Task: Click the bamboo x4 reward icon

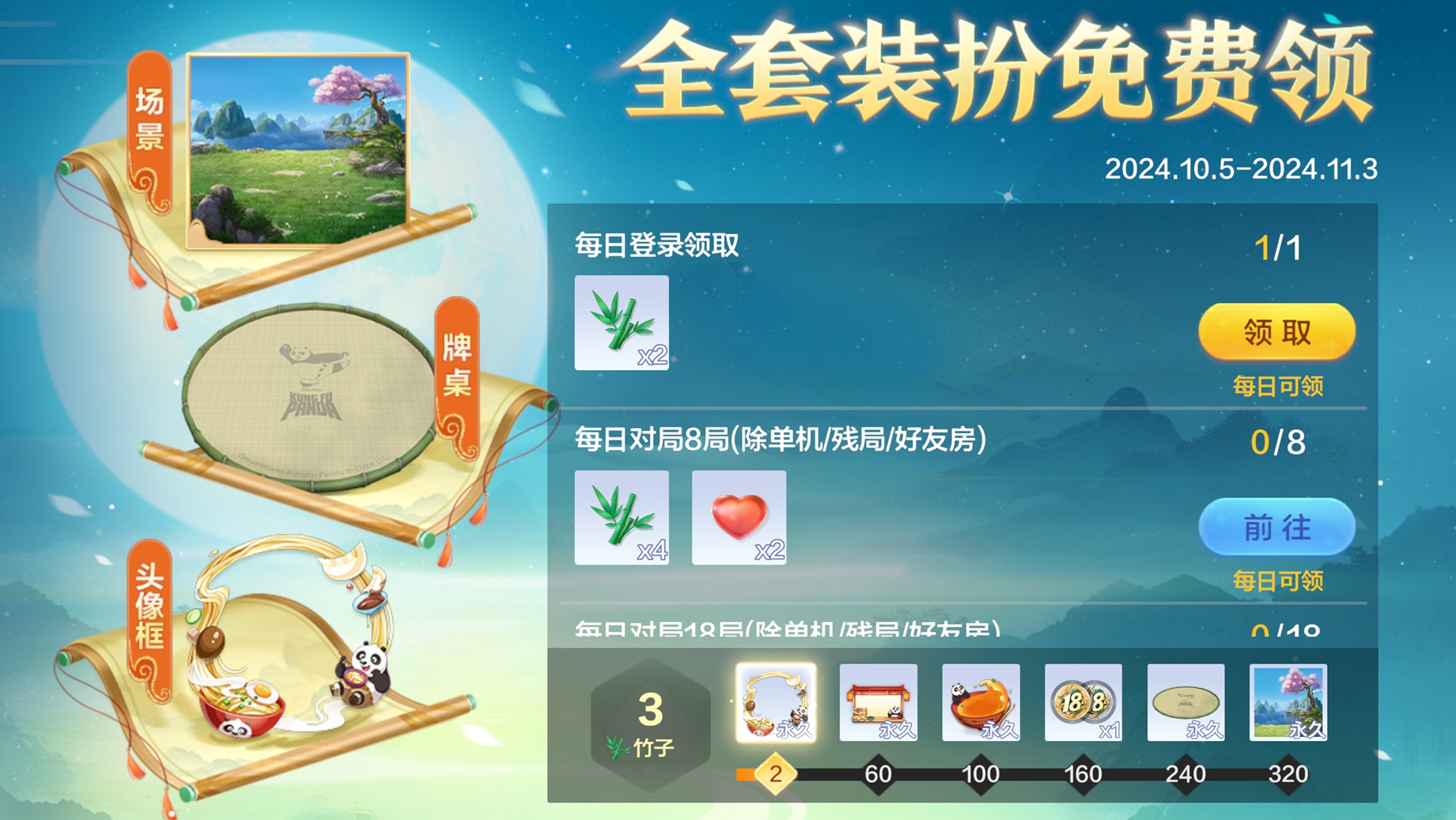Action: tap(622, 519)
